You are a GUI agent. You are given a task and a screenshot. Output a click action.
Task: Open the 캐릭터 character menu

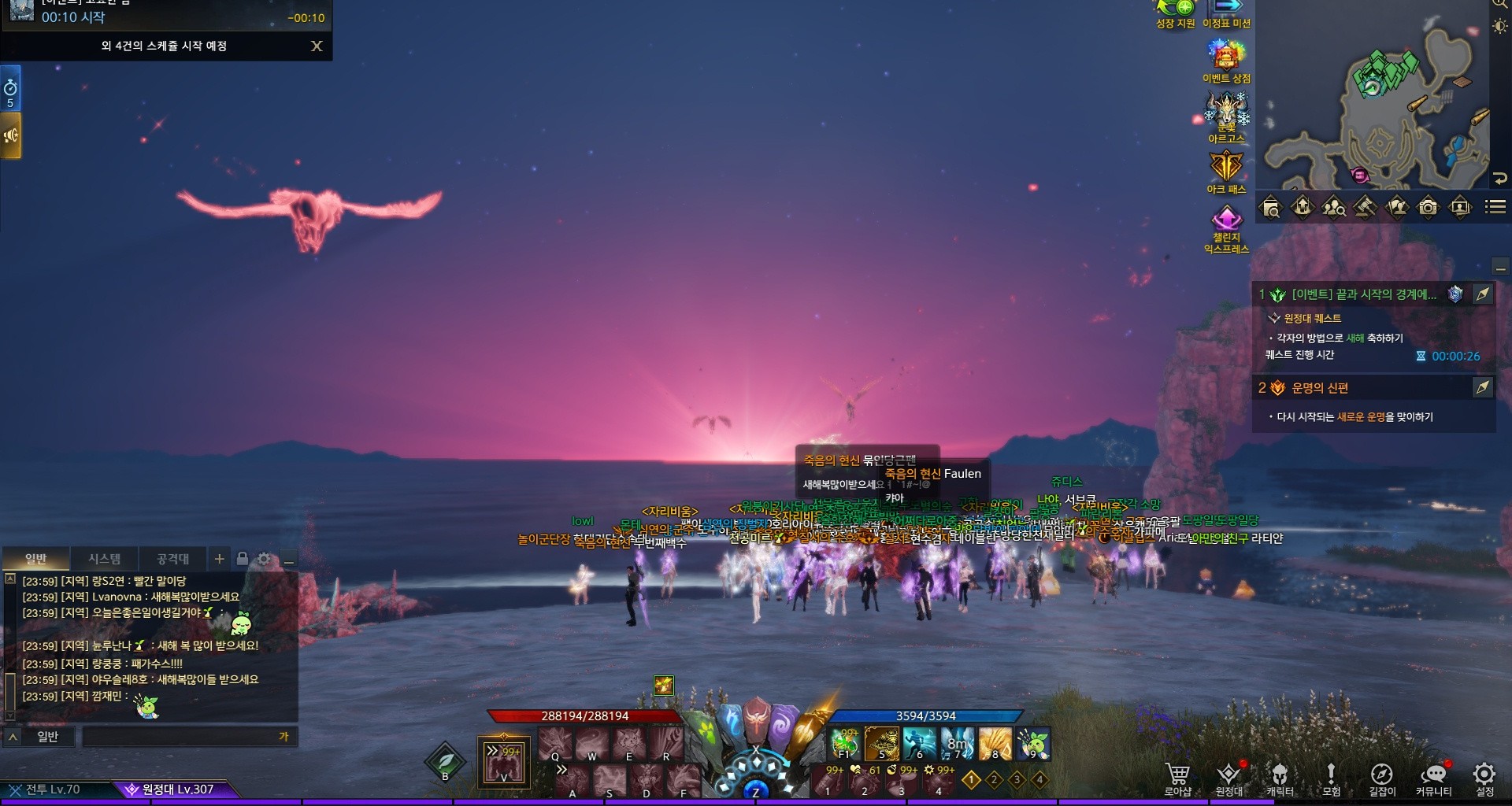(x=1280, y=778)
